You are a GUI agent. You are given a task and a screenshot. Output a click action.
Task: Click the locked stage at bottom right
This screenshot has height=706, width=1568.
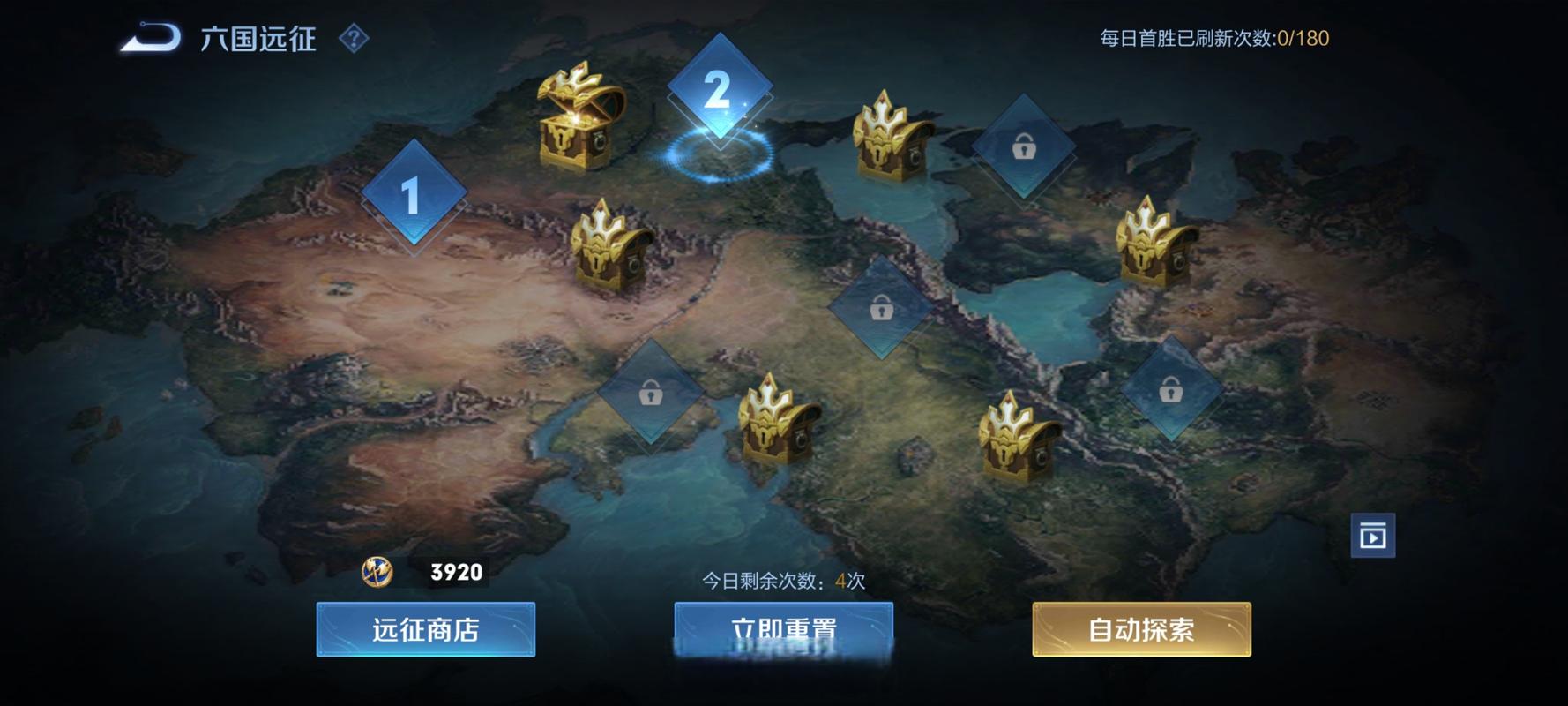click(x=1173, y=388)
